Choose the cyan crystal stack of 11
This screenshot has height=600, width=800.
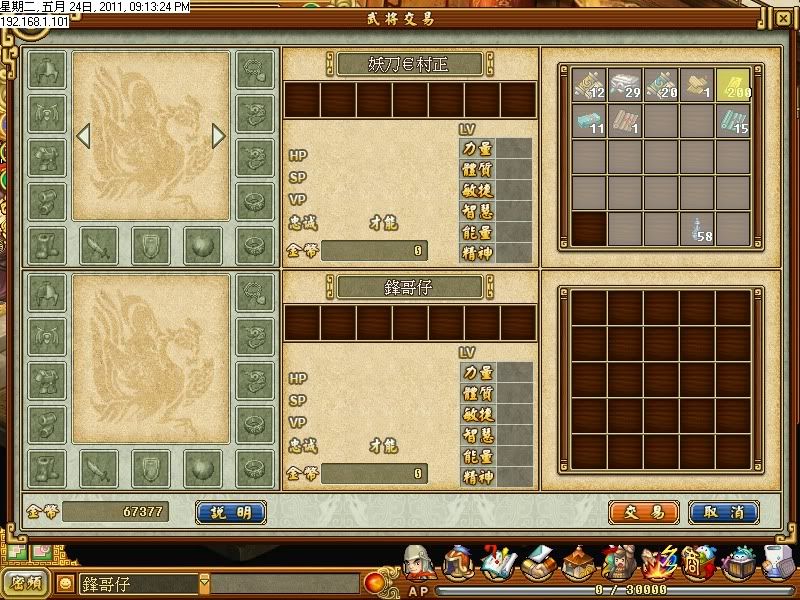589,121
